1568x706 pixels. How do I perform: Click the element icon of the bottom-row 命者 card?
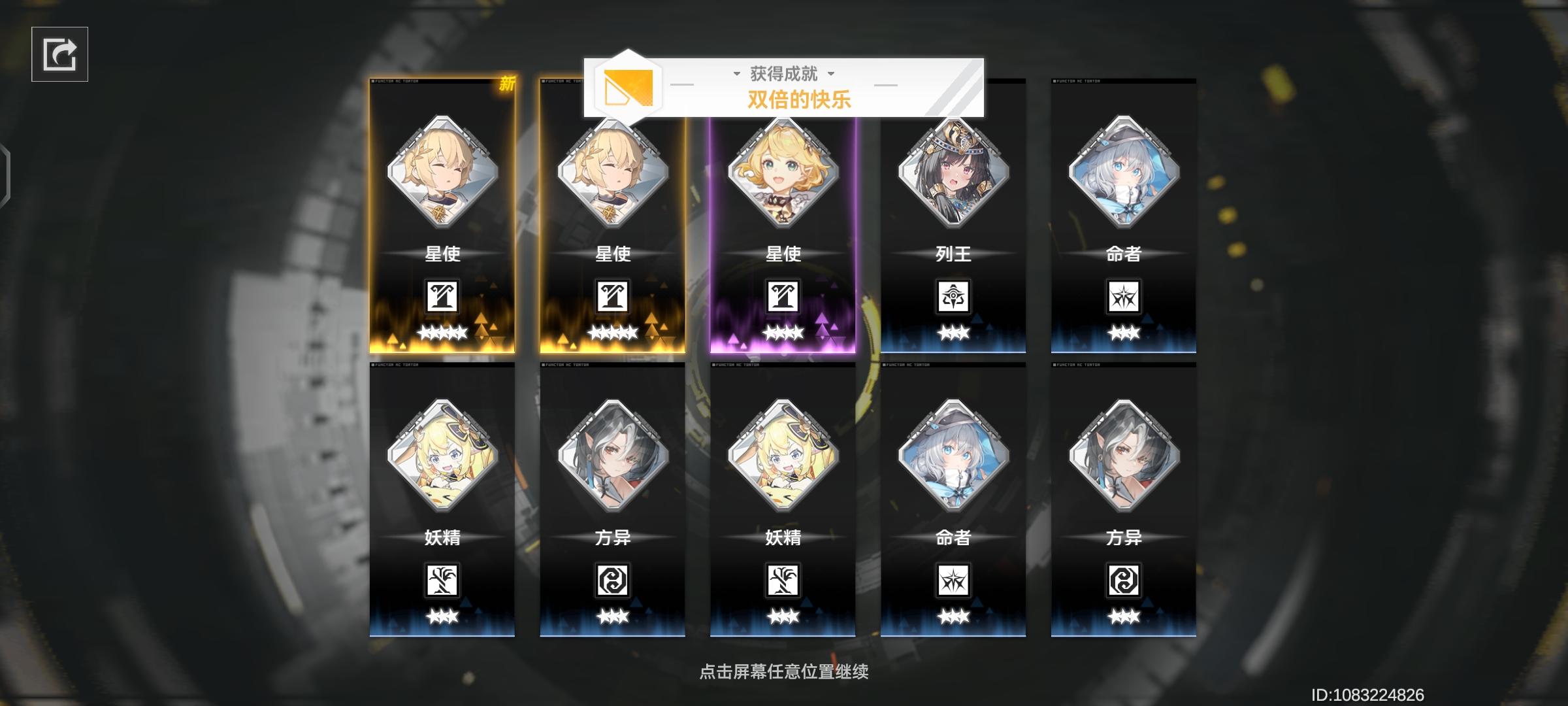(954, 582)
